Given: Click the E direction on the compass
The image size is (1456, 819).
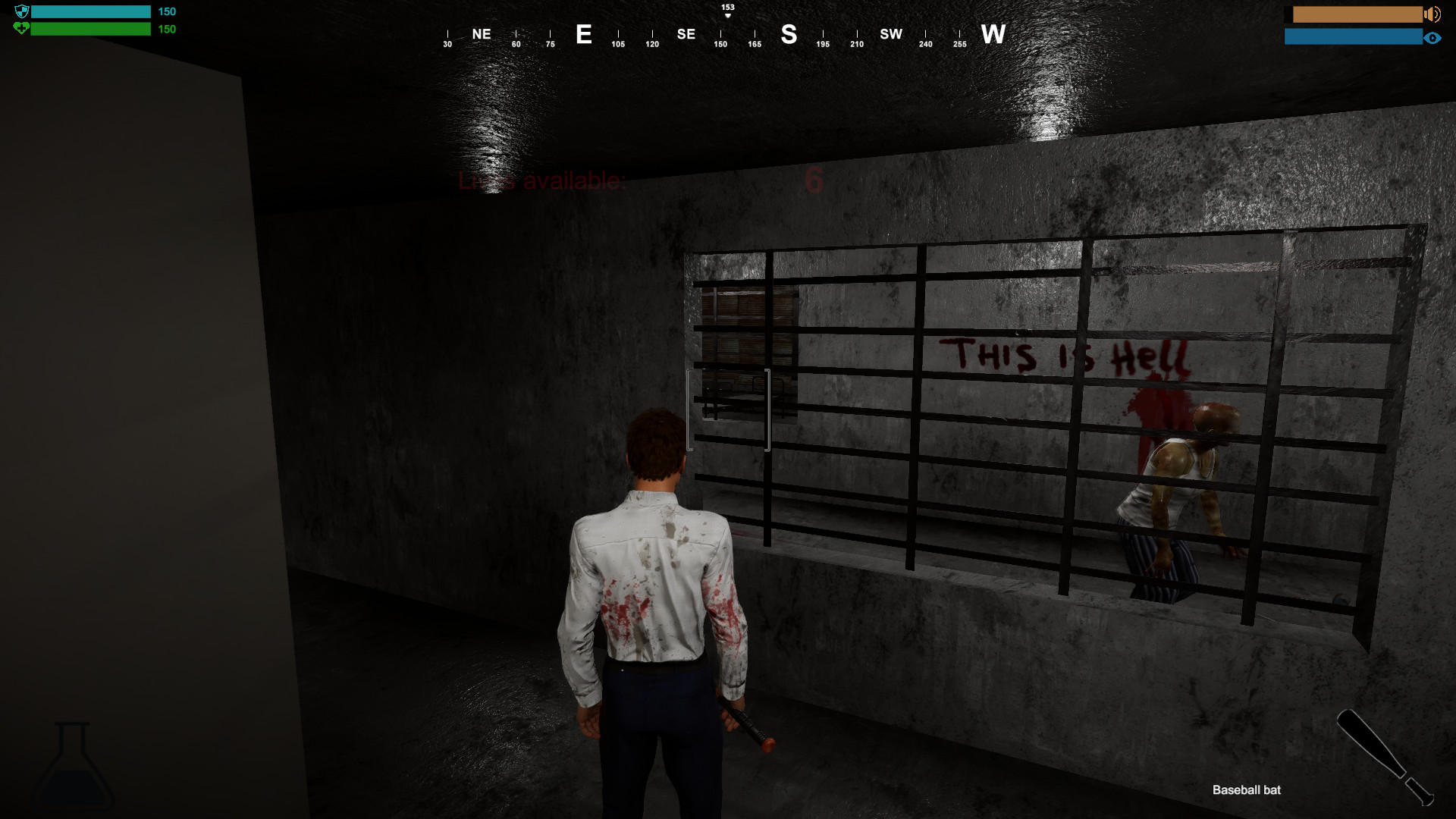Looking at the screenshot, I should (x=584, y=35).
